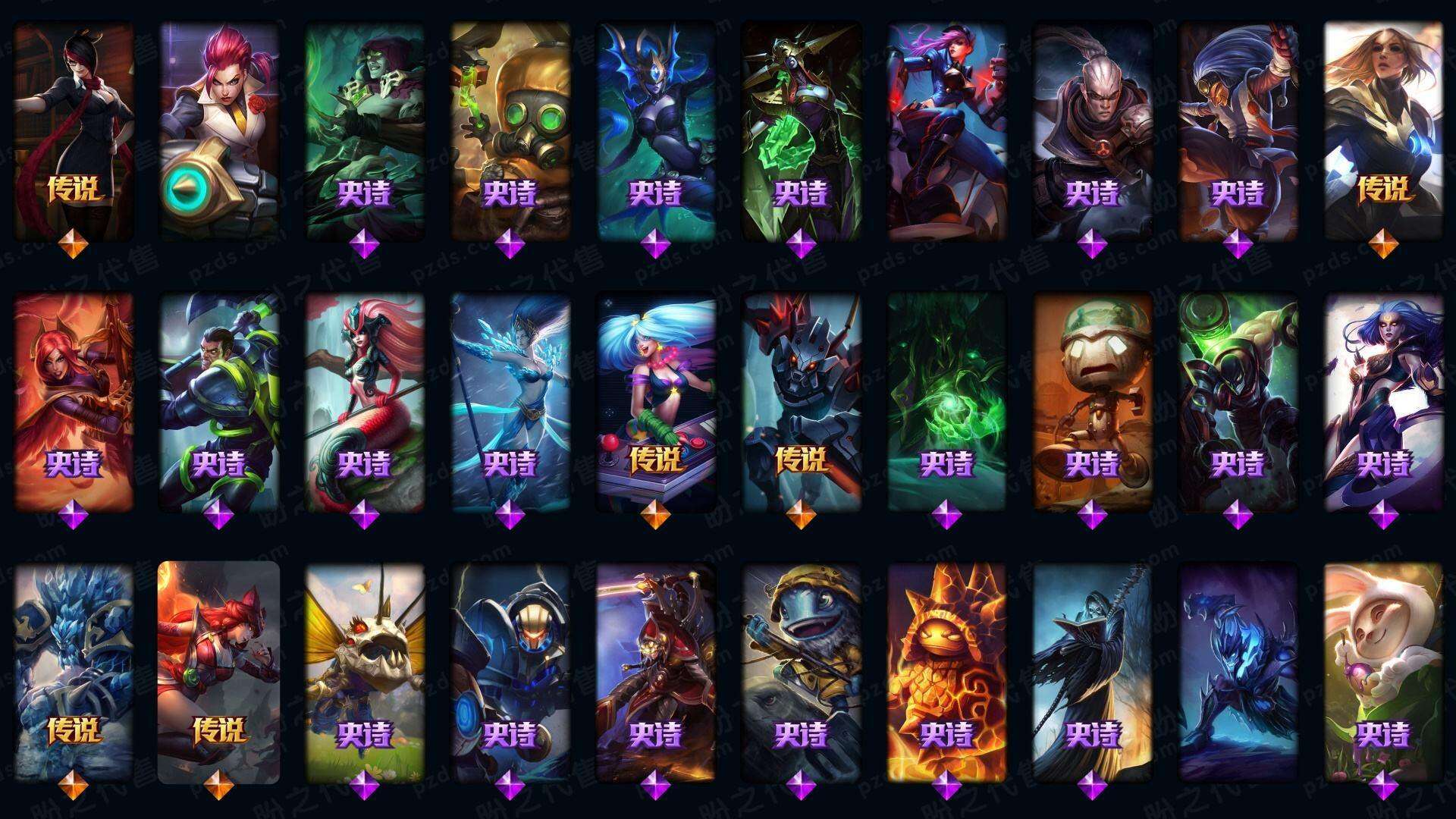
Task: Select the Cottontail Teemo bunny card
Action: point(1384,673)
